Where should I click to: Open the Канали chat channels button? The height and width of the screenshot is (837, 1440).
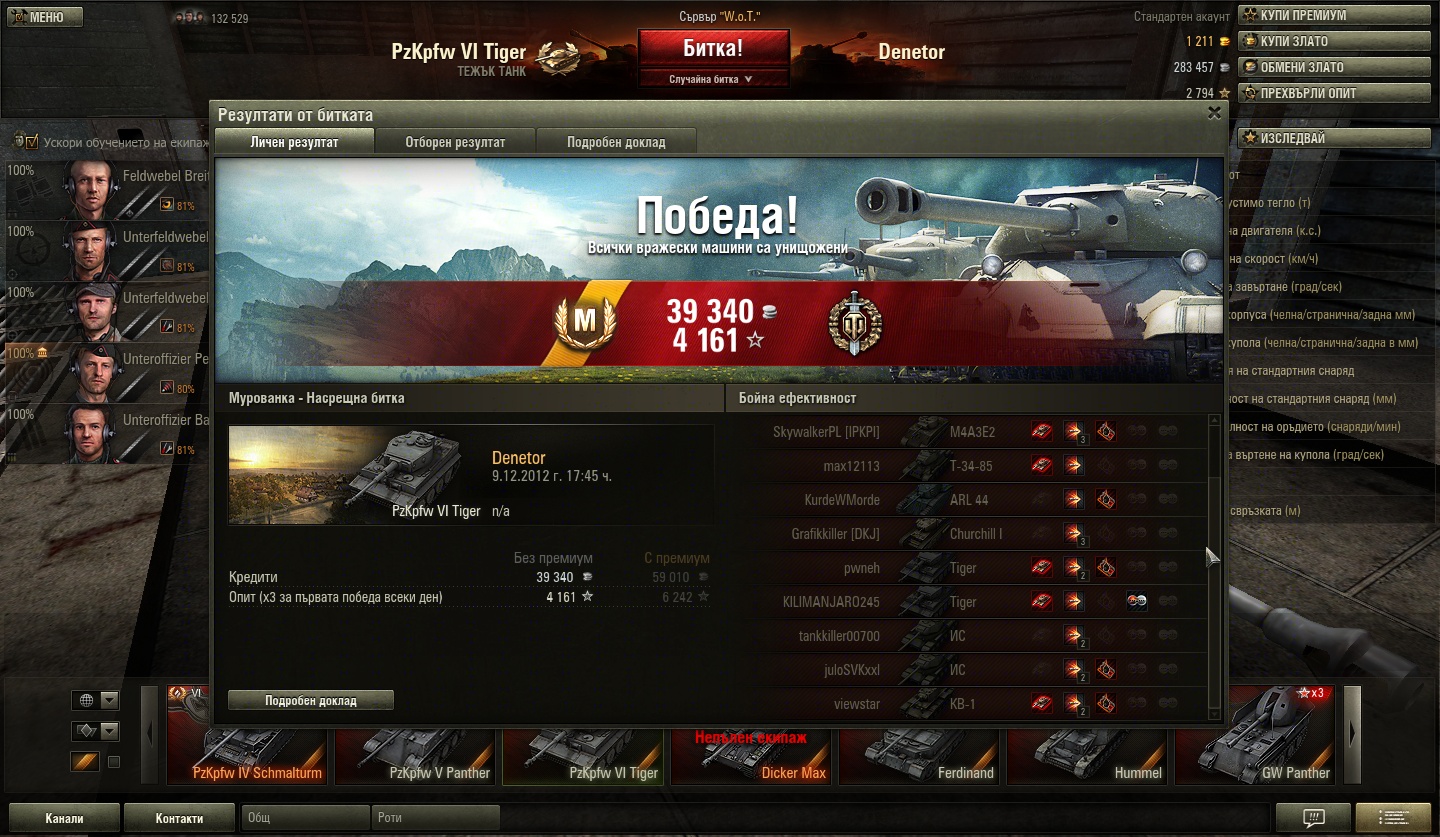64,818
